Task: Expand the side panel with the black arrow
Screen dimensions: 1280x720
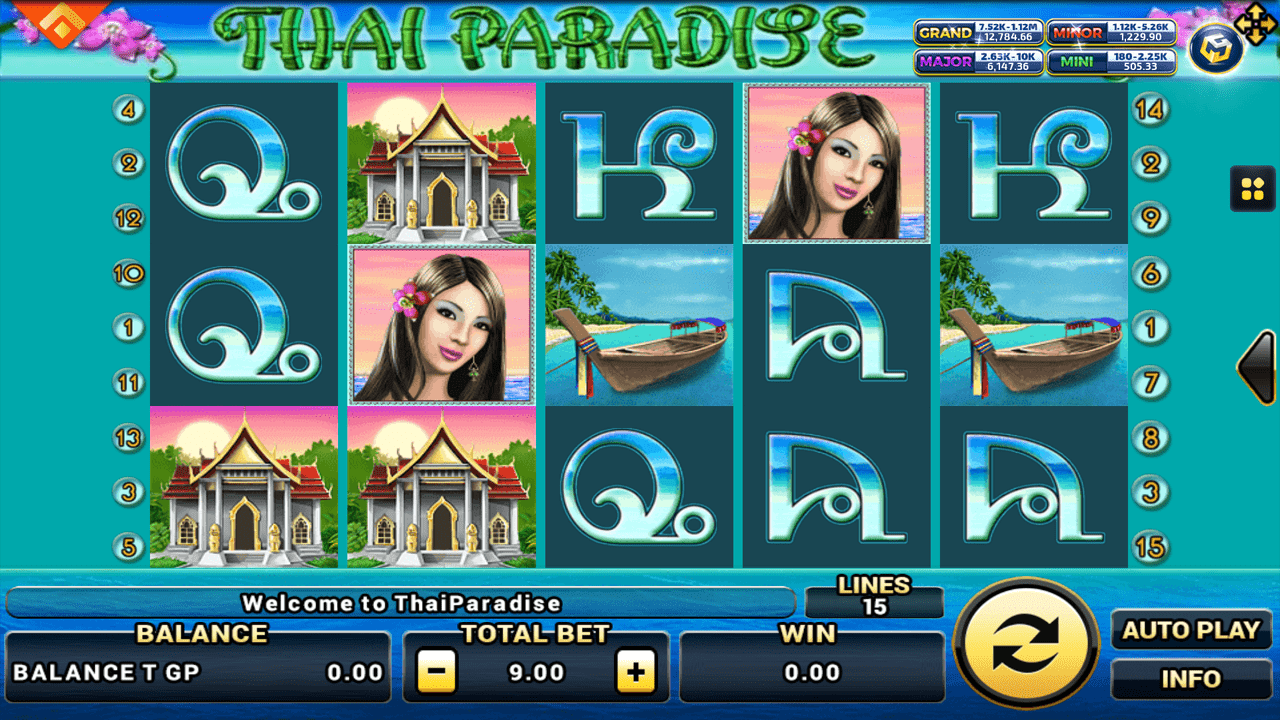Action: coord(1257,368)
